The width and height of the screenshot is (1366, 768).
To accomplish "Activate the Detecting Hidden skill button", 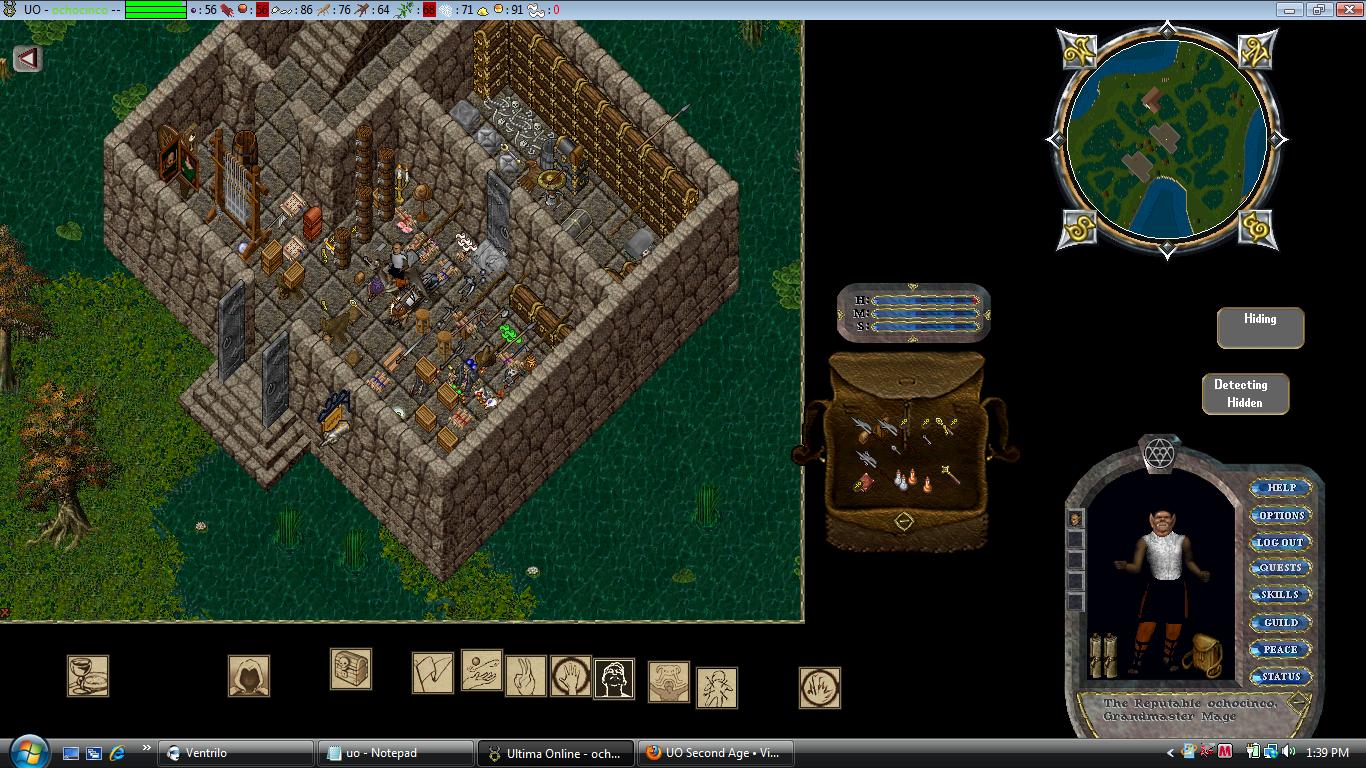I will coord(1245,393).
